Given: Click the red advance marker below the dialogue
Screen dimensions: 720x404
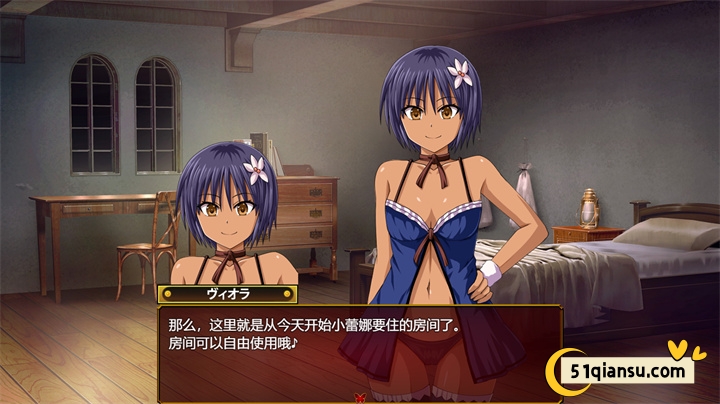Looking at the screenshot, I should pos(360,398).
